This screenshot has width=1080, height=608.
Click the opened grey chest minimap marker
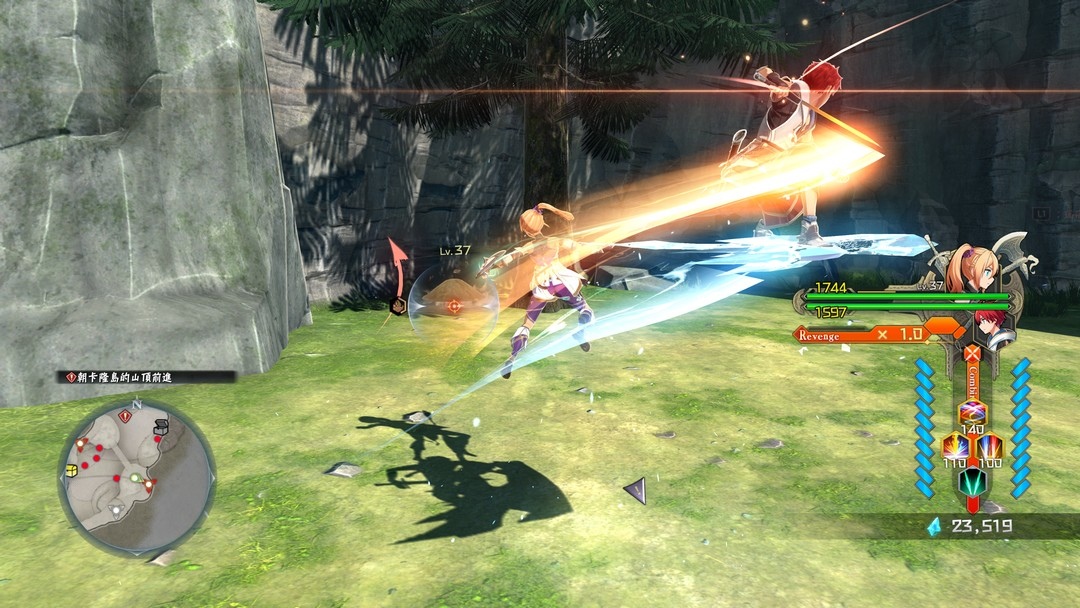coord(161,429)
